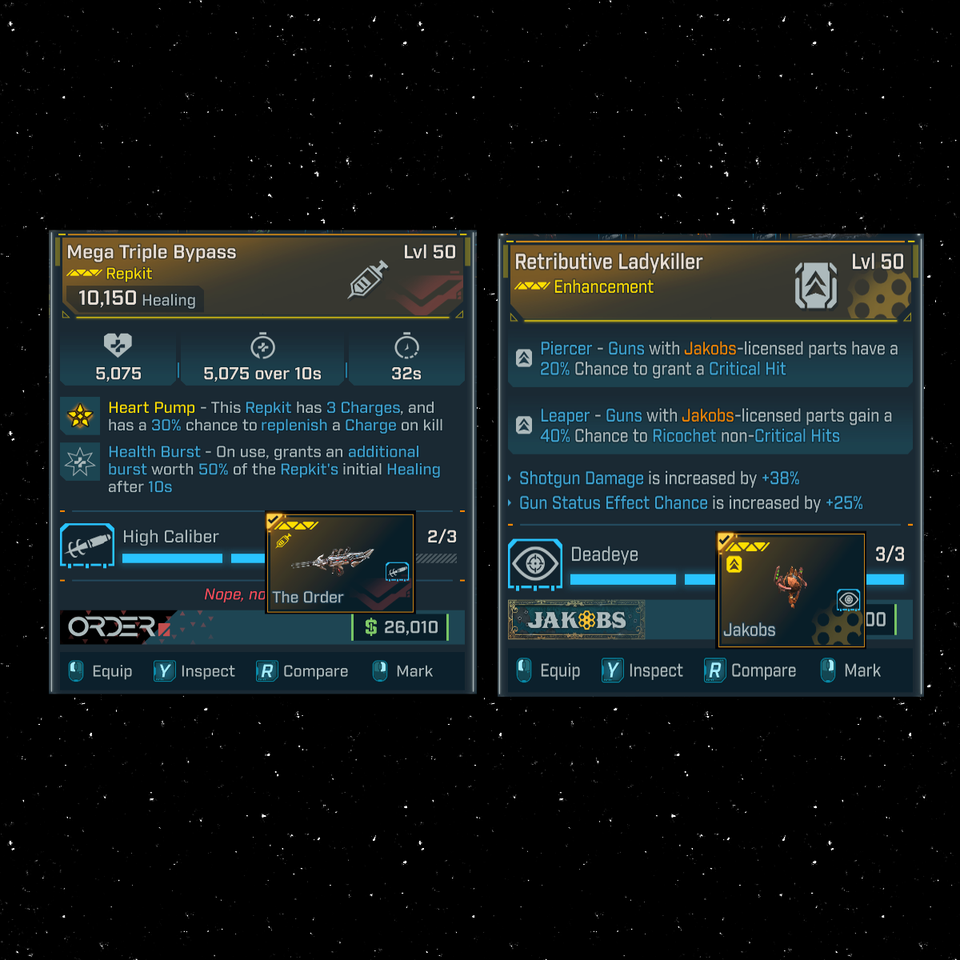The height and width of the screenshot is (960, 960).
Task: Click the High Caliber firmware icon
Action: click(x=87, y=547)
